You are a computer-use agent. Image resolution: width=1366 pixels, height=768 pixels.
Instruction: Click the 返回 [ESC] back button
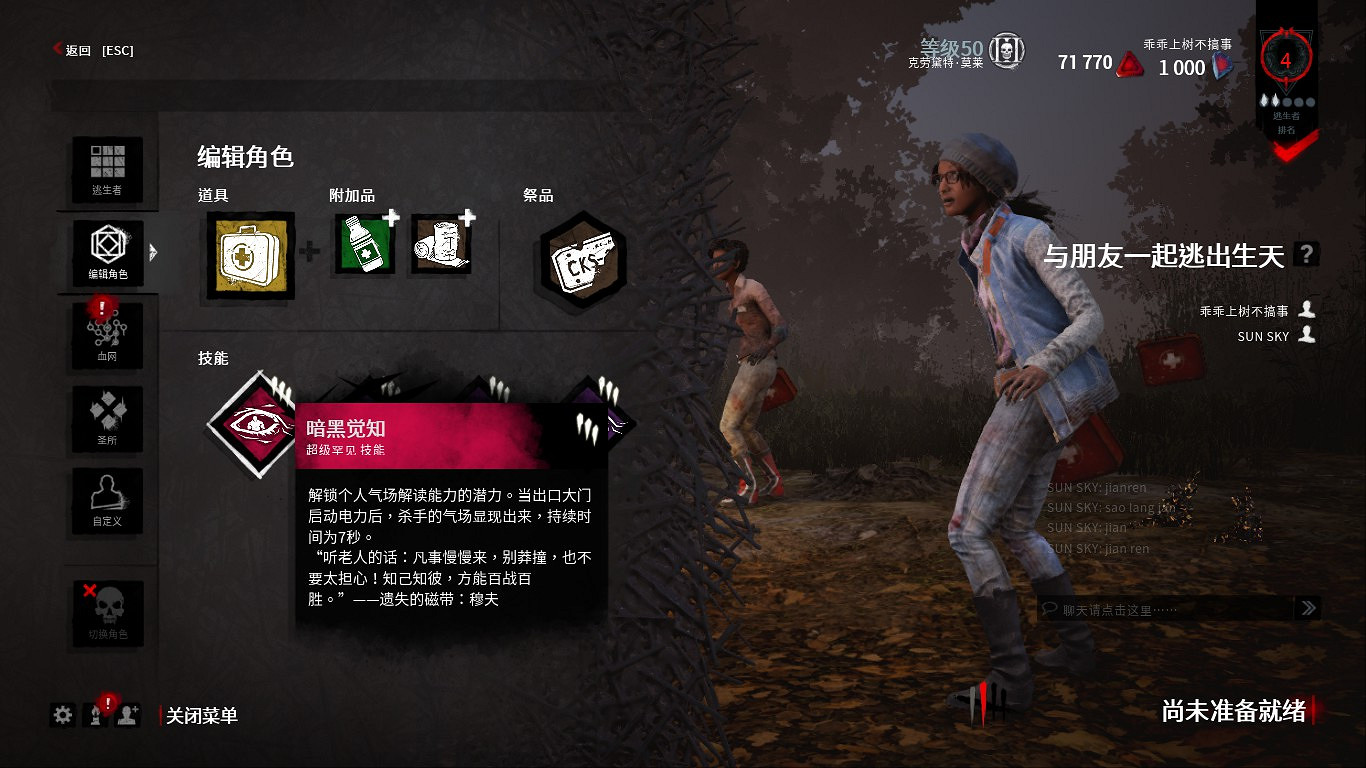[95, 50]
